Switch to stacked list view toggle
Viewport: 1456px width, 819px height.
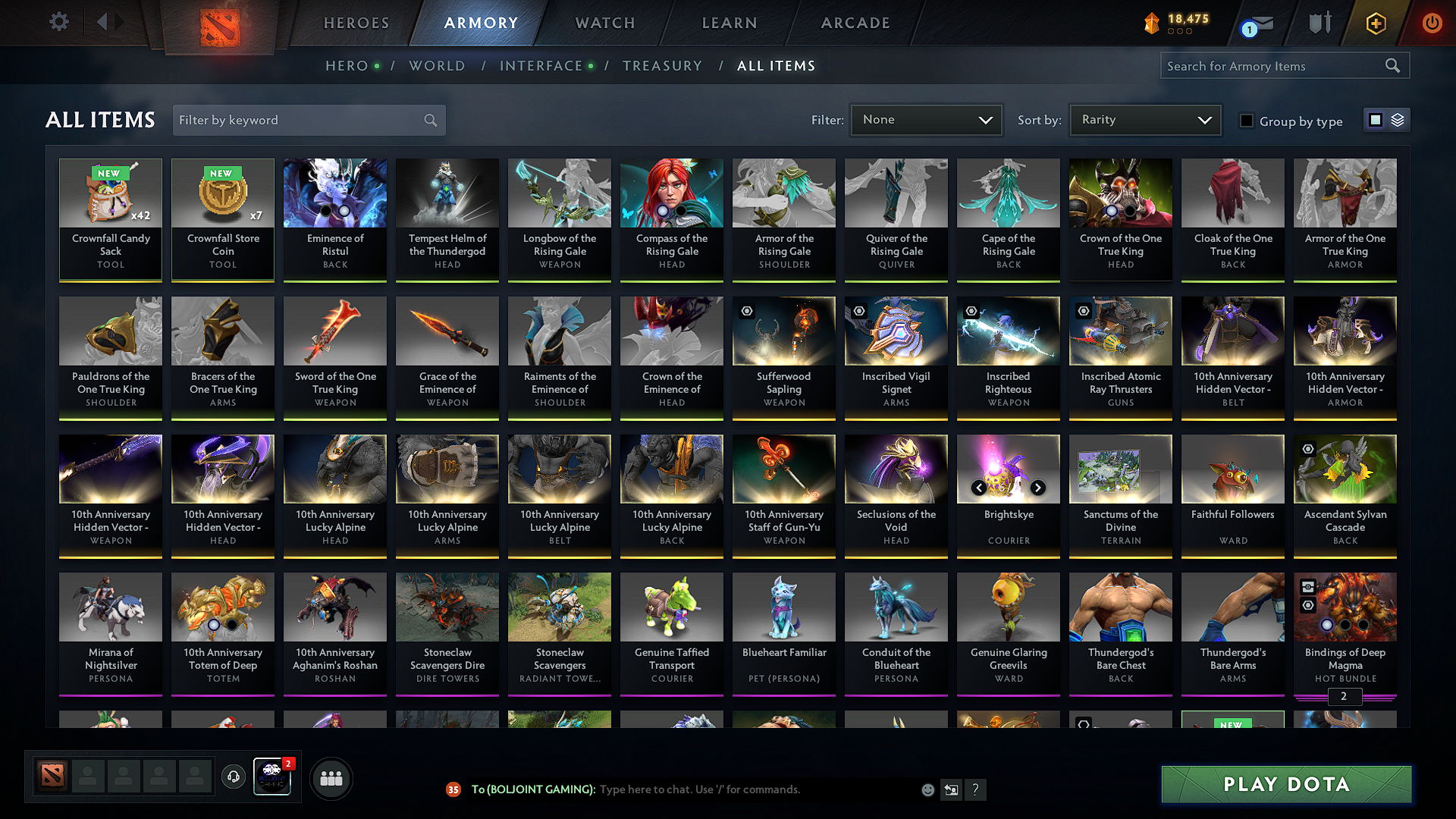pyautogui.click(x=1398, y=120)
